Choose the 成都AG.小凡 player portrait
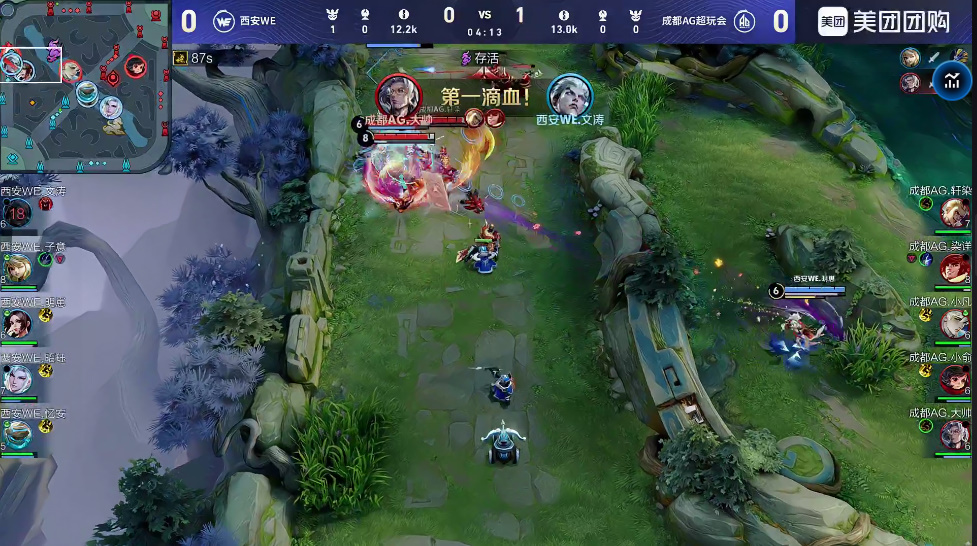977x546 pixels. click(x=955, y=323)
